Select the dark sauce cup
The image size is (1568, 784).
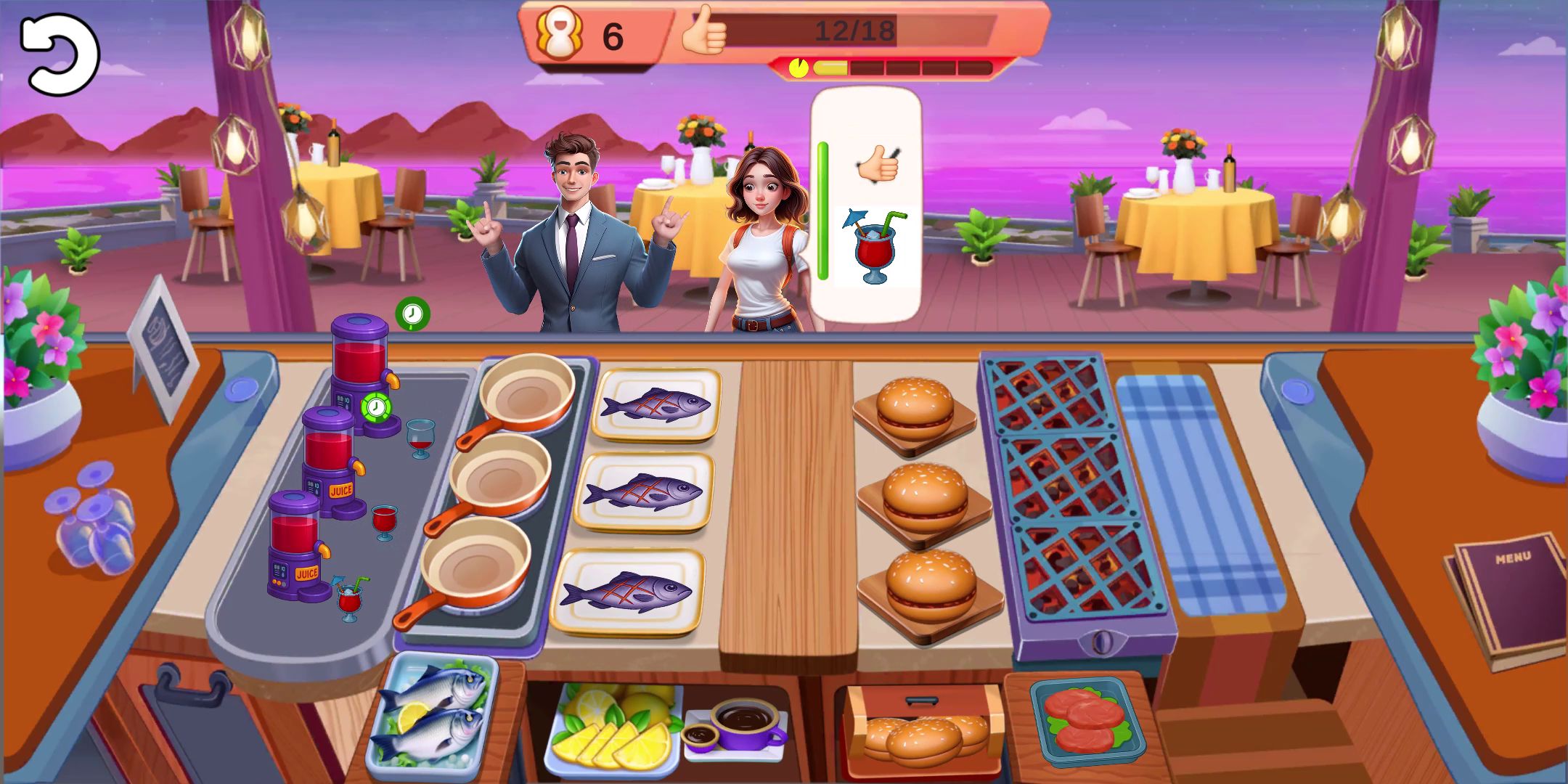[x=744, y=723]
